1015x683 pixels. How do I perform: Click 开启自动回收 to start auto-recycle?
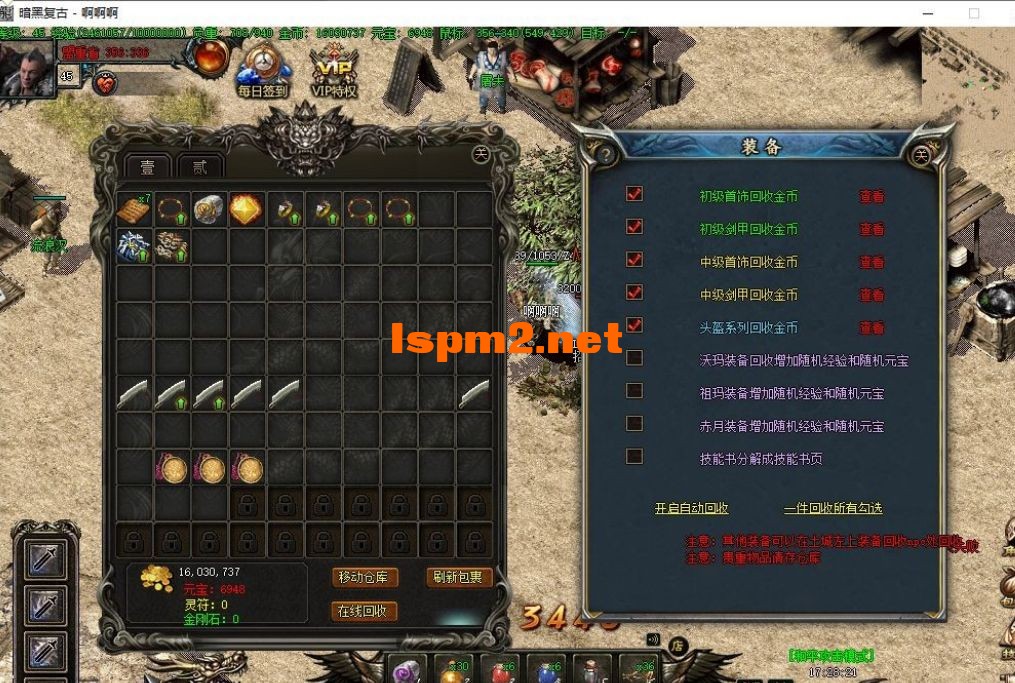point(691,508)
